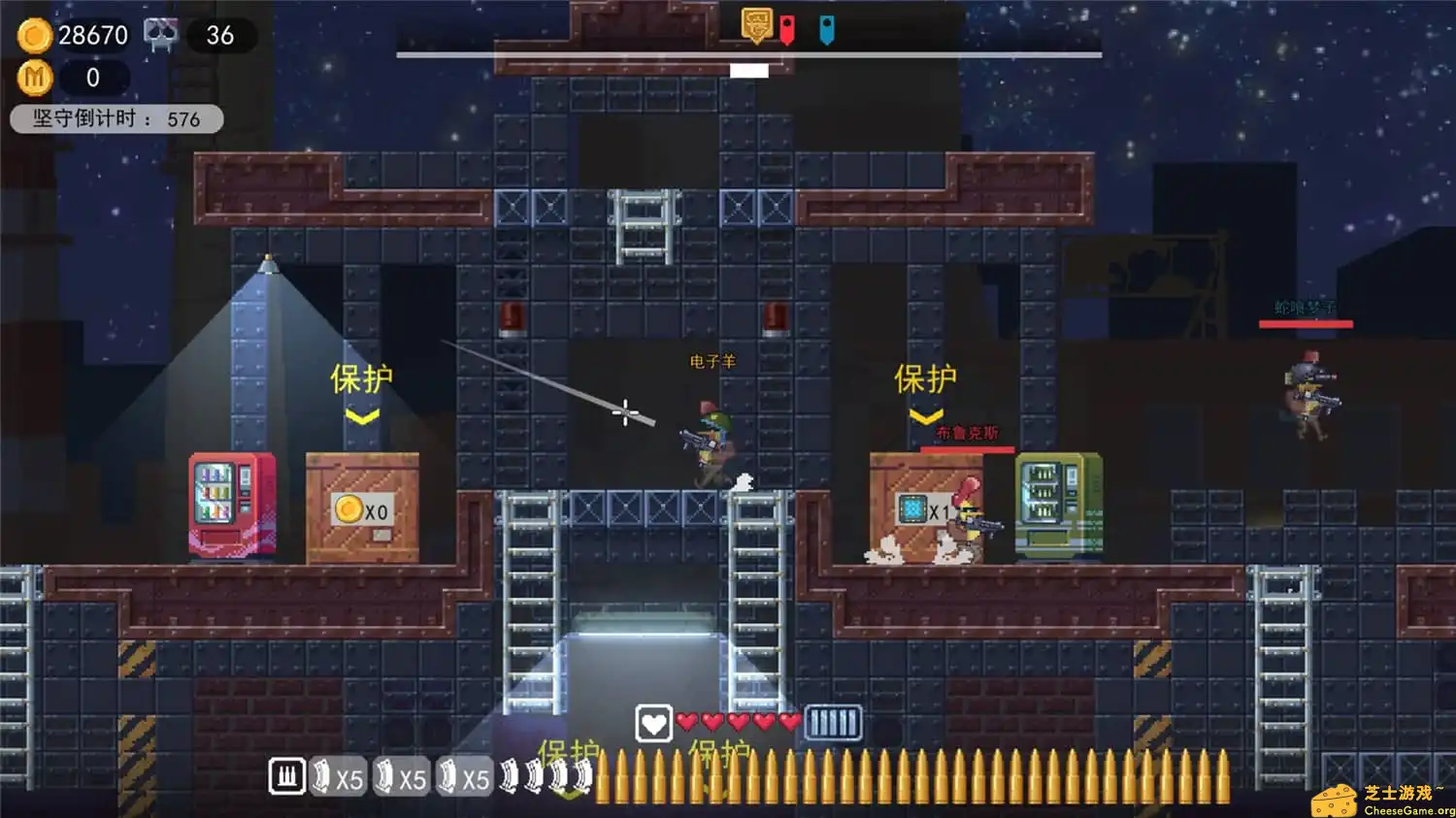
Task: Toggle the second X5 ammo magazine slot
Action: (x=402, y=776)
